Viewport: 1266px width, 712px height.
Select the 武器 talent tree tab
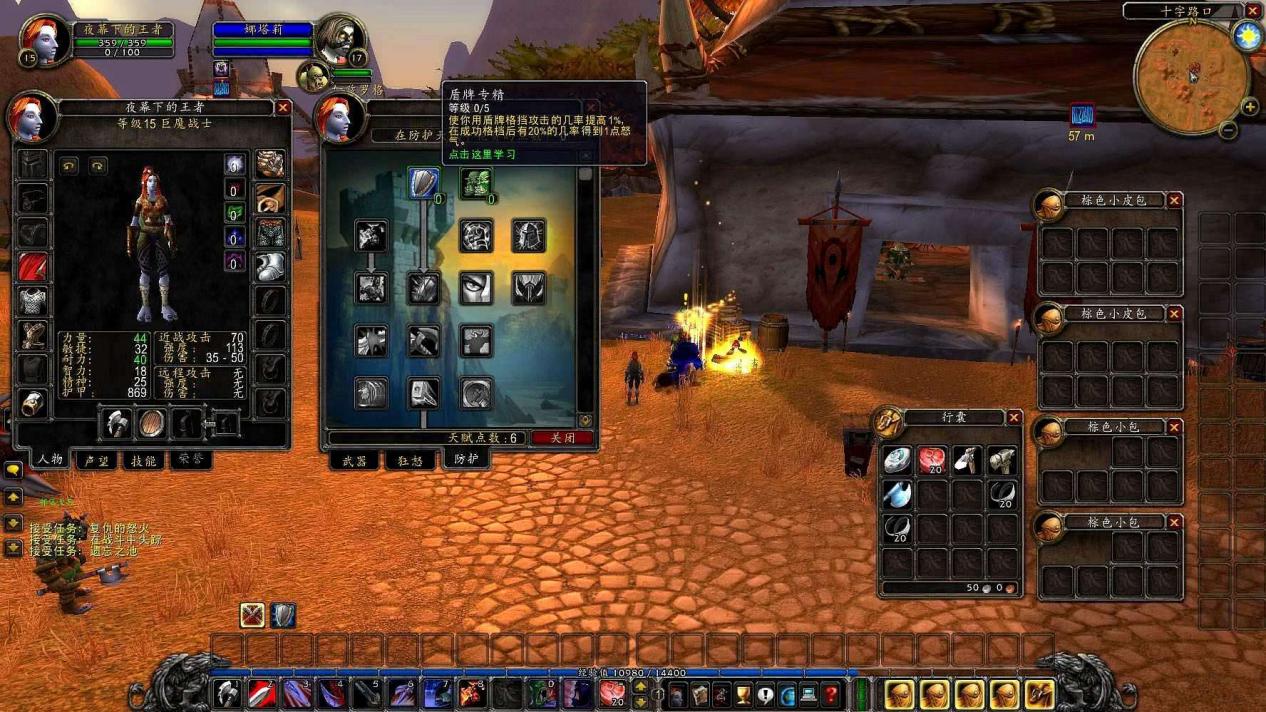[x=355, y=461]
